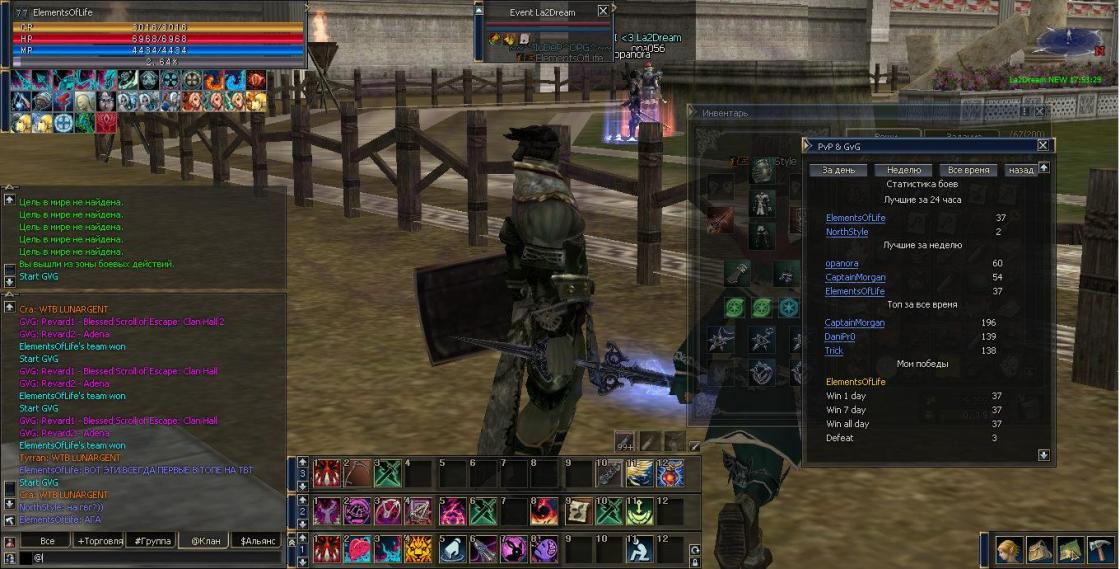This screenshot has height=569, width=1120.
Task: Open the '+Торговля' trade chat tab
Action: point(100,541)
